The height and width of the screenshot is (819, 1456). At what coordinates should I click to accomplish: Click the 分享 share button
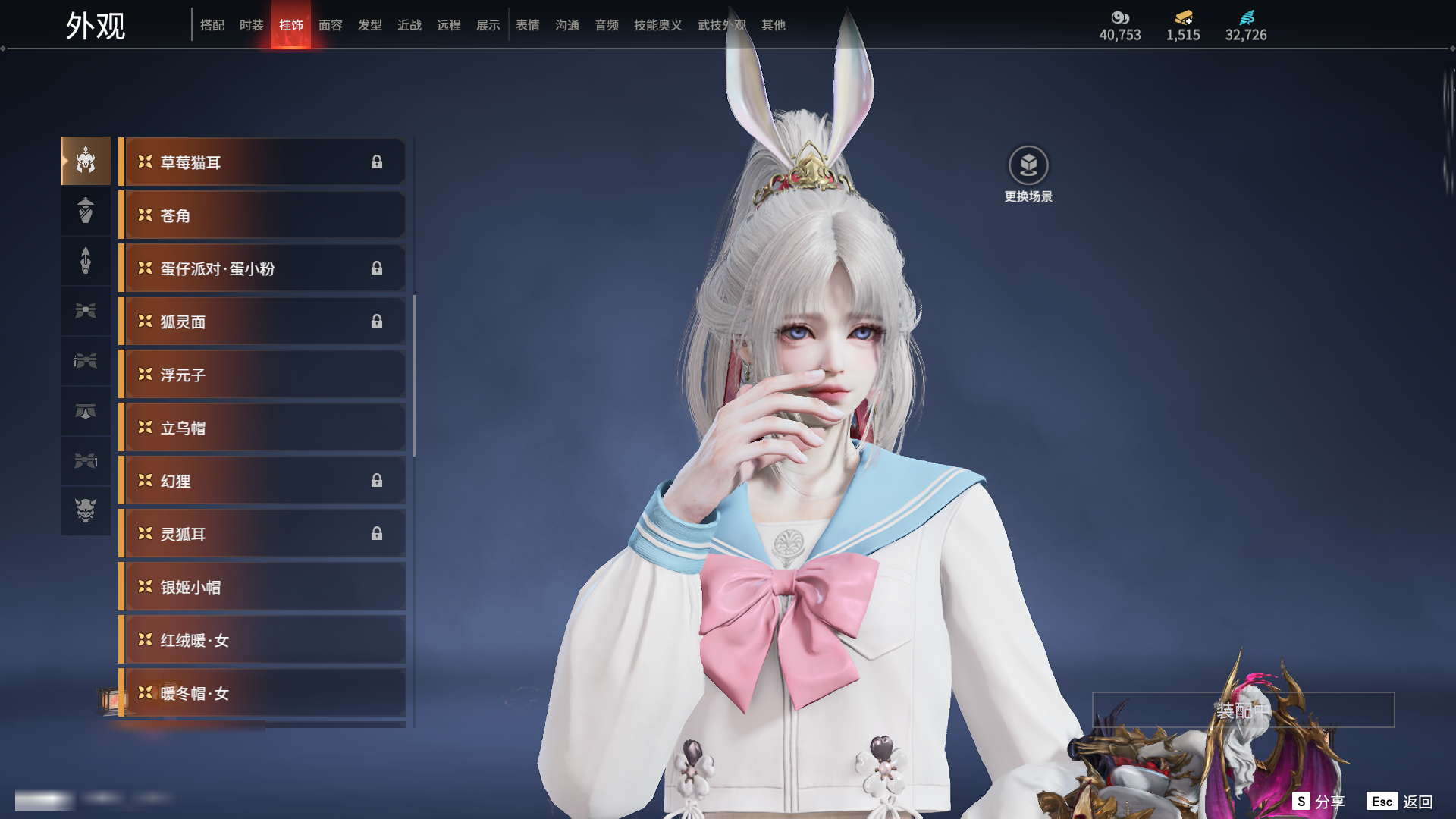coord(1319,802)
